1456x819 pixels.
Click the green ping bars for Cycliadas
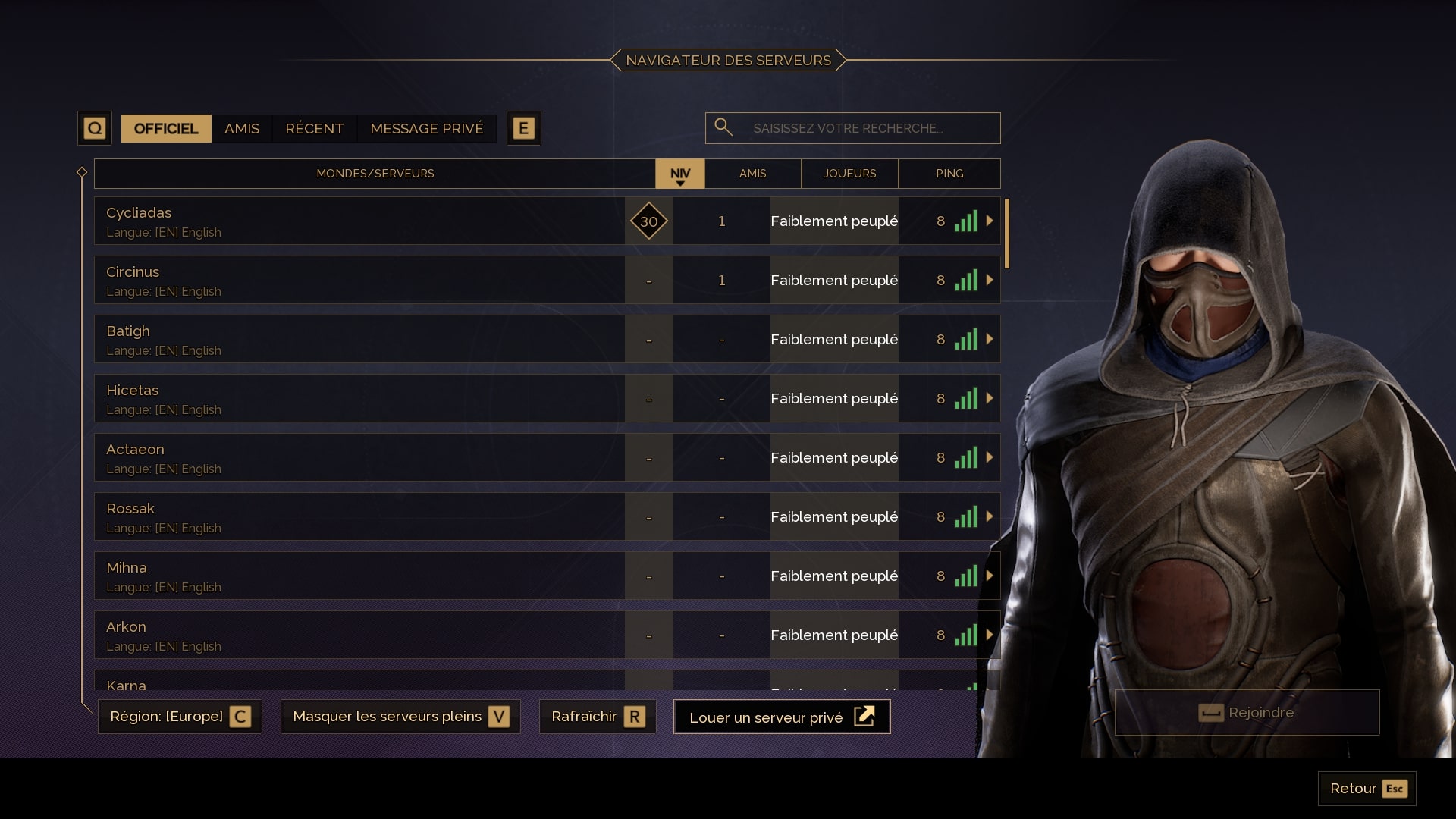click(966, 221)
